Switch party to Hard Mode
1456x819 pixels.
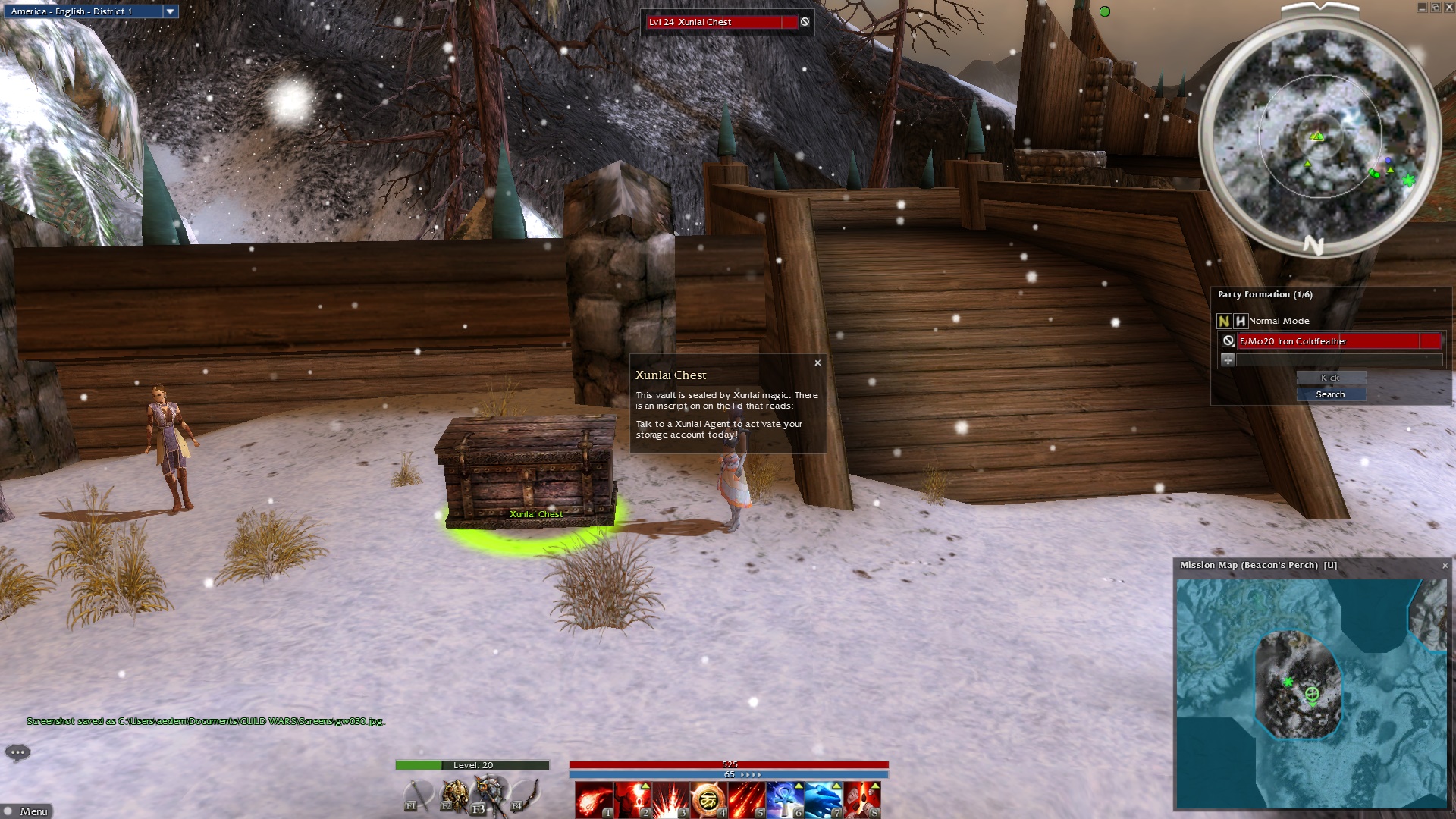1240,321
